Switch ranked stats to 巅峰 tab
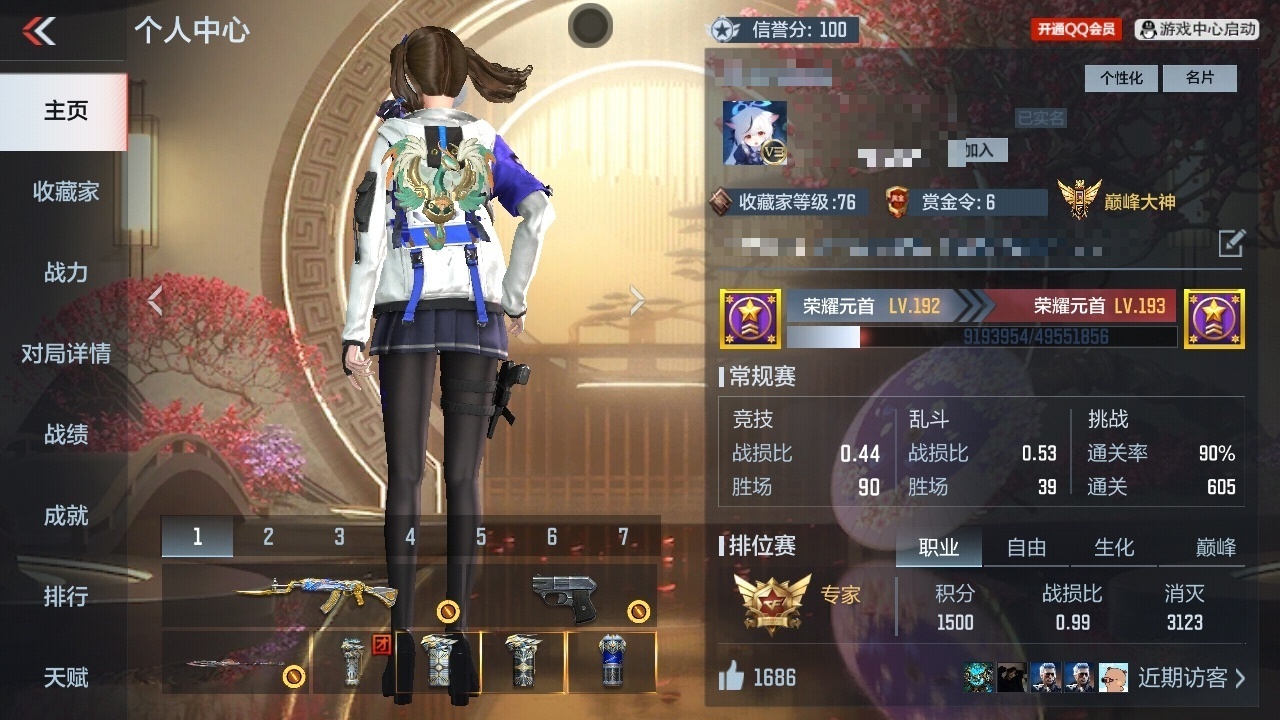This screenshot has width=1280, height=720. point(1215,547)
